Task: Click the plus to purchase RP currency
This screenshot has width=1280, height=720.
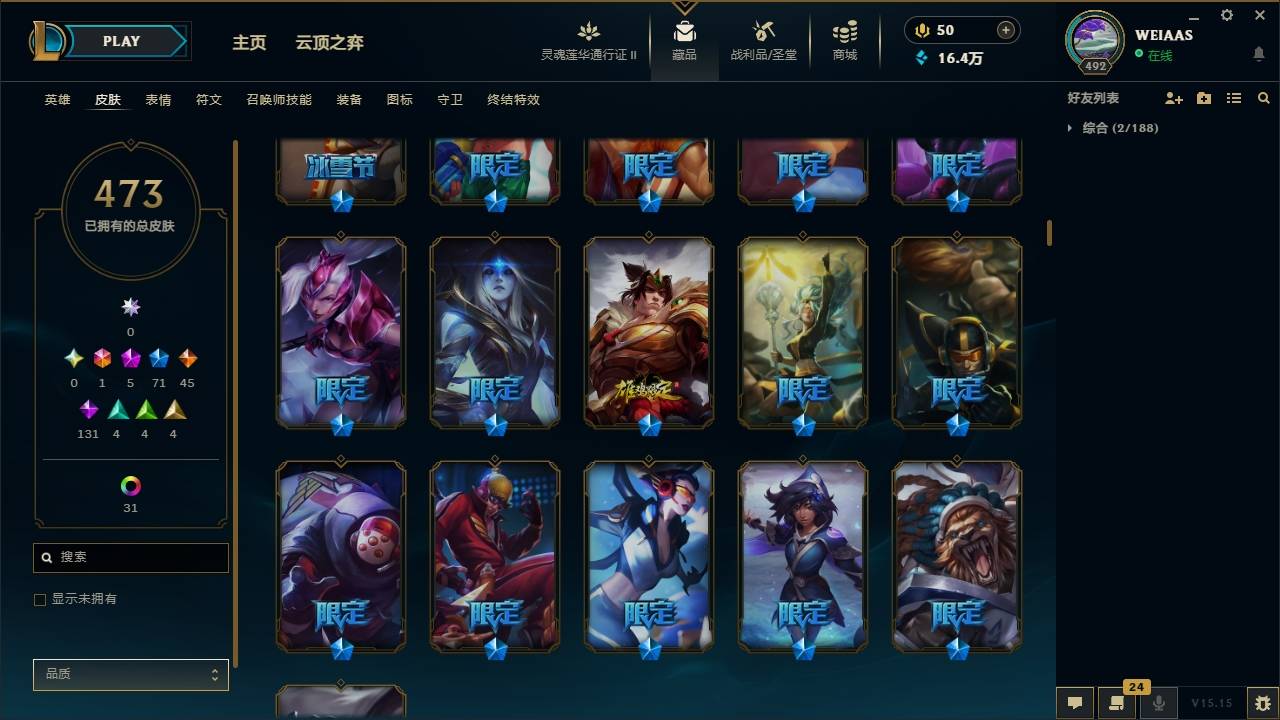Action: click(1004, 29)
